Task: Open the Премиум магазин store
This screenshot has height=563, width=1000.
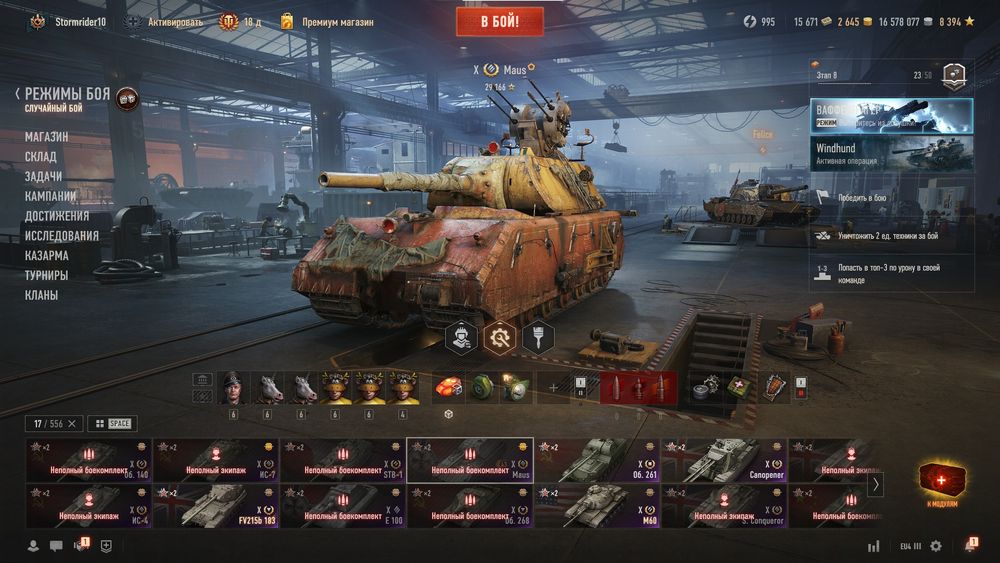Action: (321, 21)
